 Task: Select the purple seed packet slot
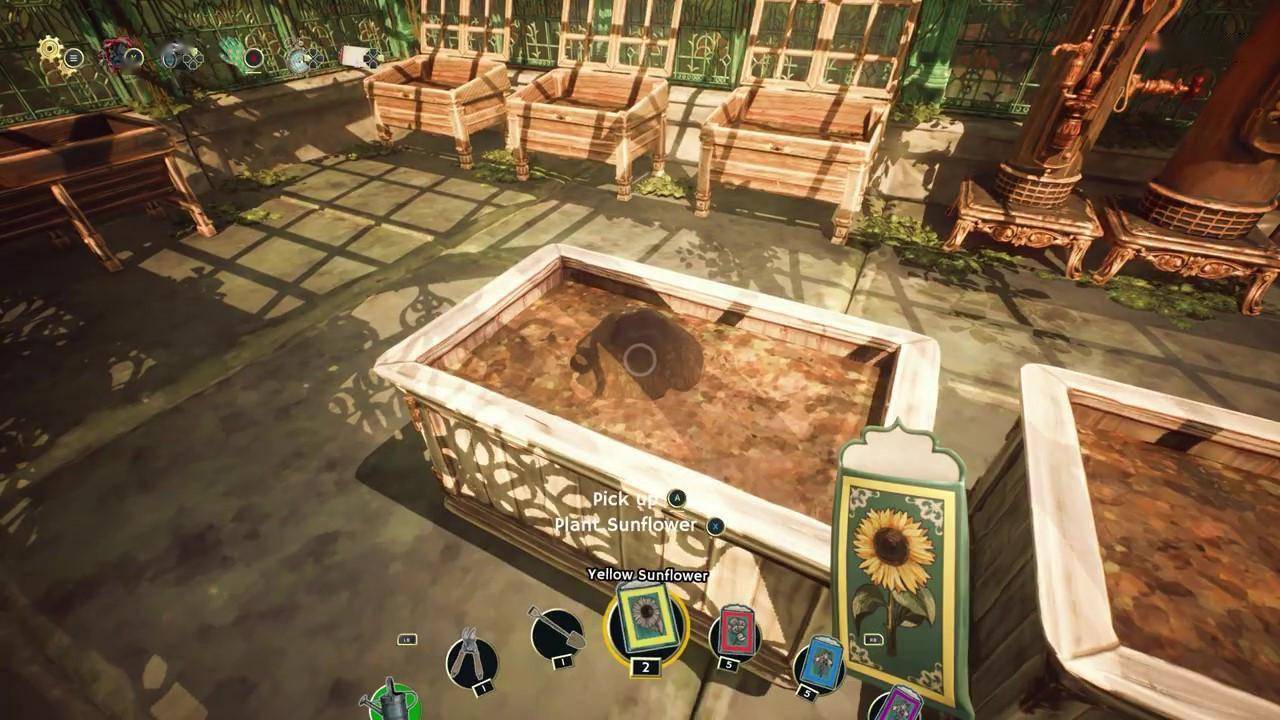pyautogui.click(x=898, y=705)
